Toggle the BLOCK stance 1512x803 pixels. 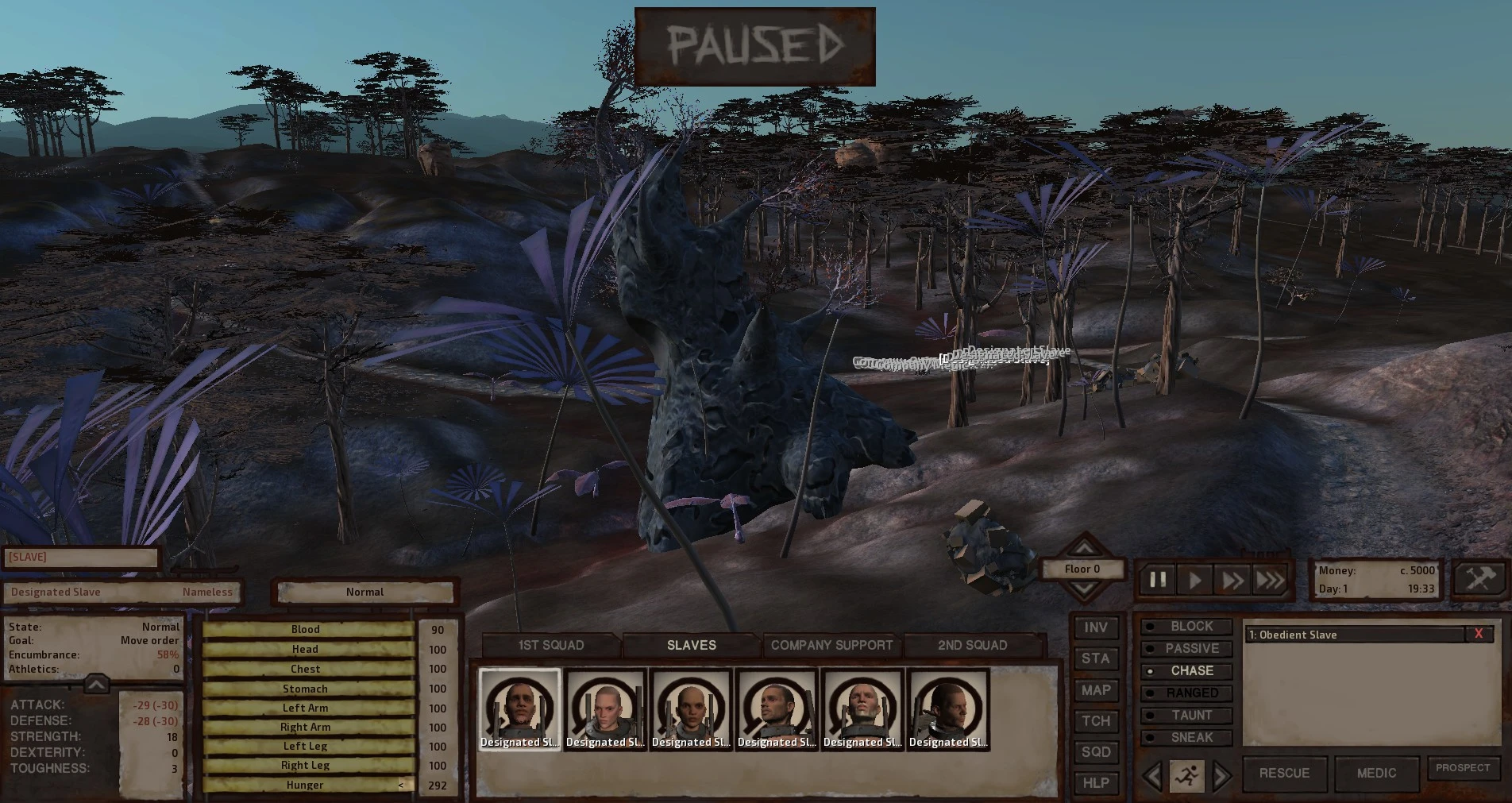pos(1186,627)
